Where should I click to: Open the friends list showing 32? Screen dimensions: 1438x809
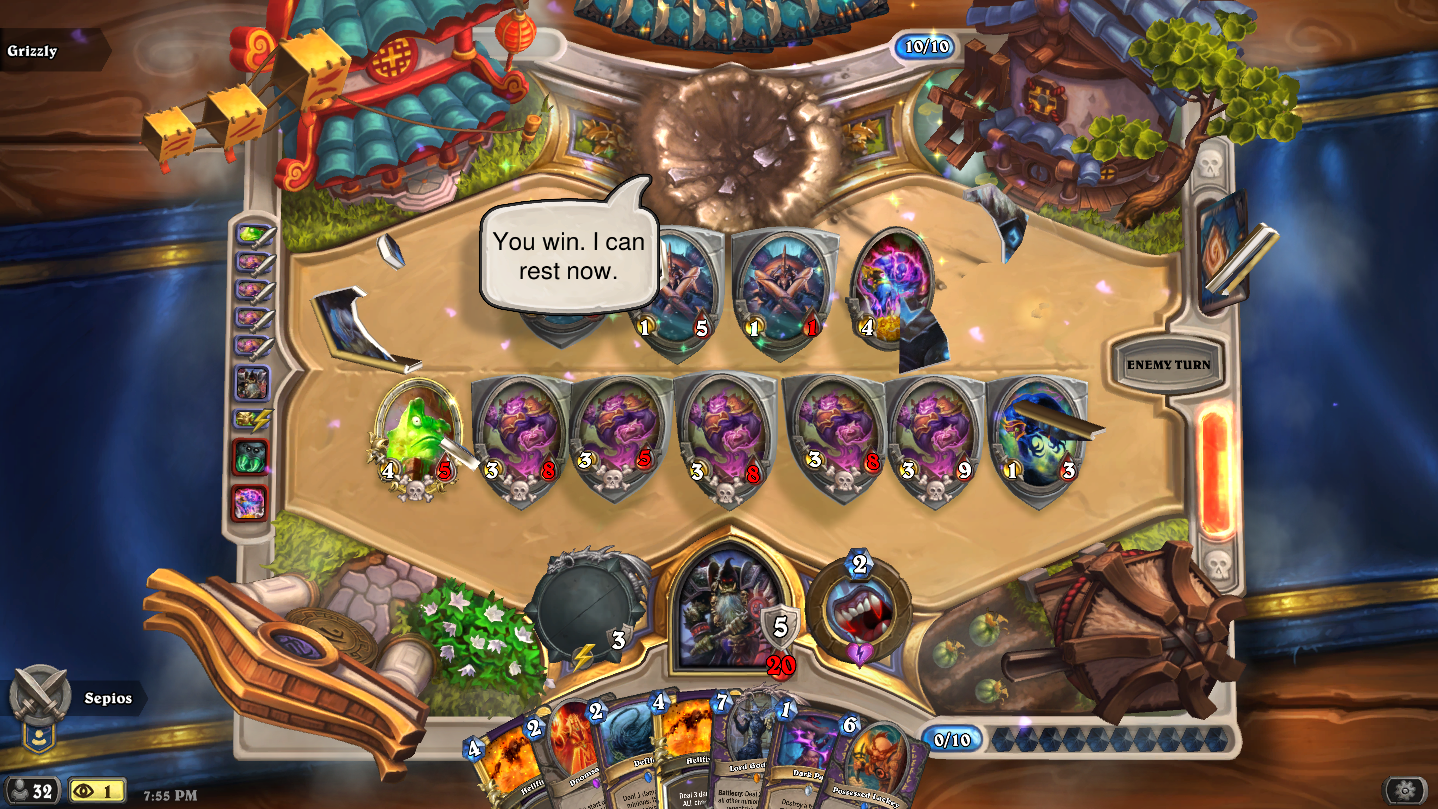pos(30,791)
